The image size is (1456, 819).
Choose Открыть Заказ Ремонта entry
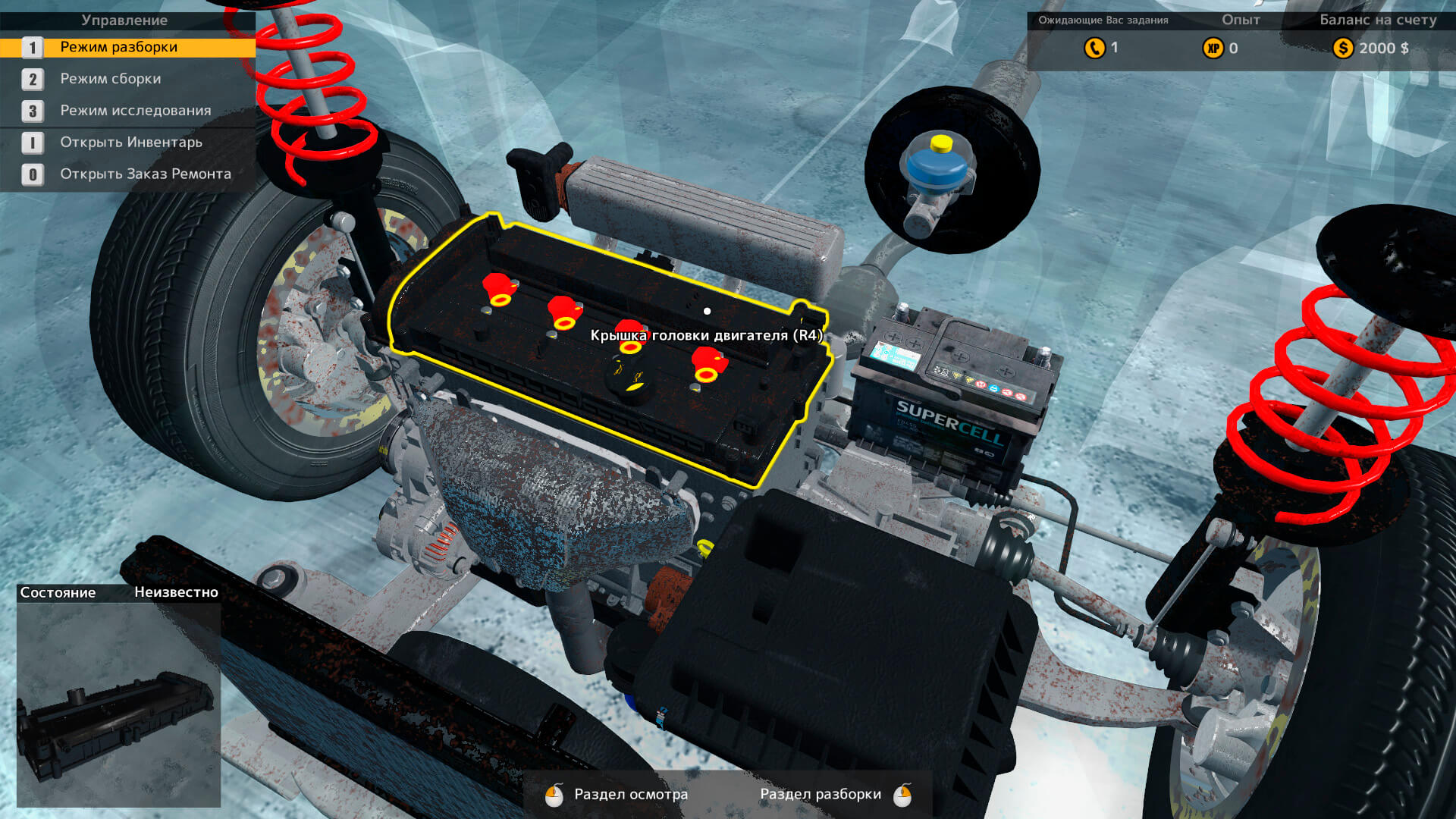[x=146, y=174]
